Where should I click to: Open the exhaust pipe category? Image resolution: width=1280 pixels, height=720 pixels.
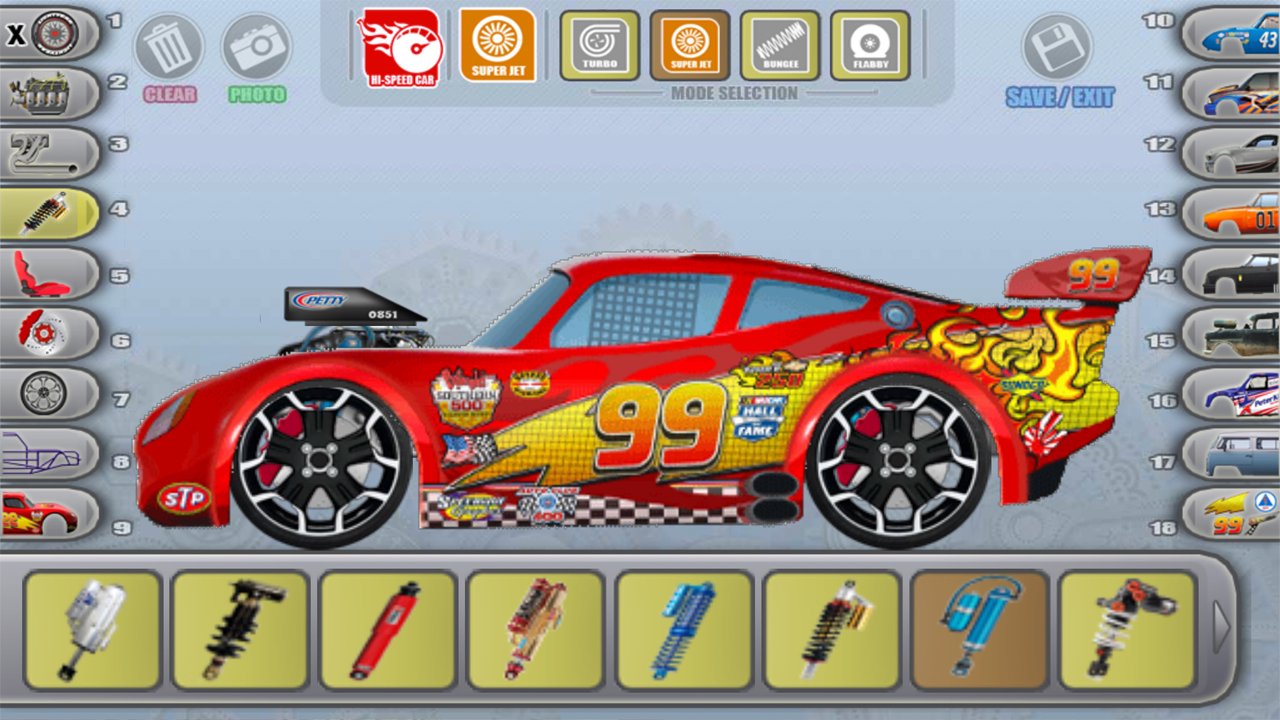(45, 150)
